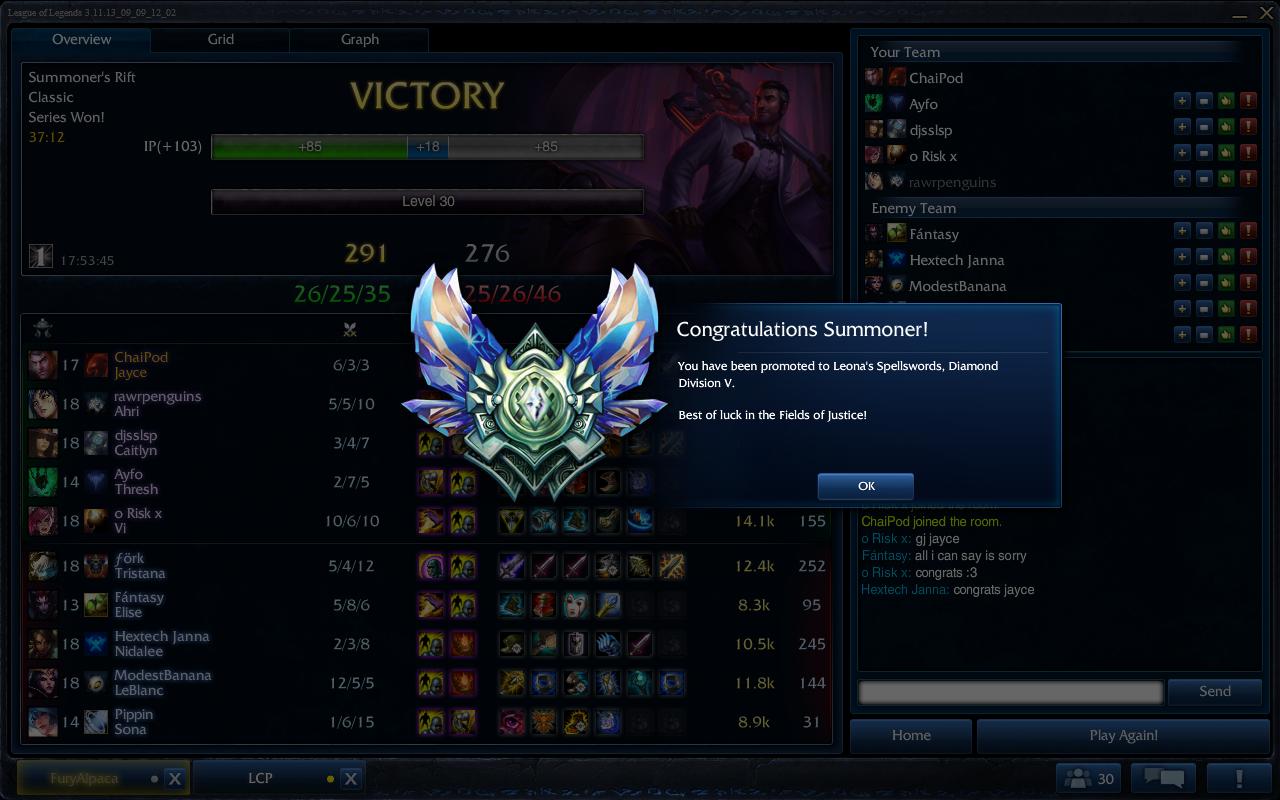This screenshot has height=800, width=1280.
Task: Dismiss the promotion dialog with OK
Action: [x=865, y=486]
